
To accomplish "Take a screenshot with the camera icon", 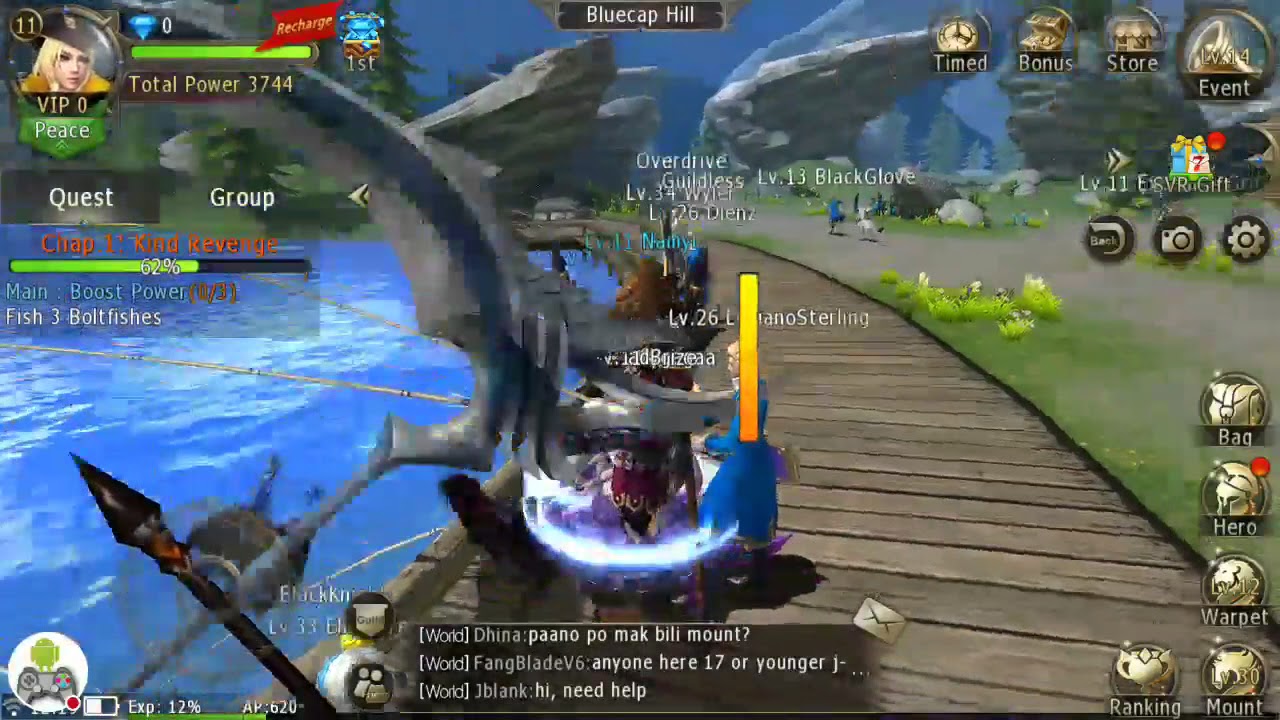I will click(x=1177, y=240).
